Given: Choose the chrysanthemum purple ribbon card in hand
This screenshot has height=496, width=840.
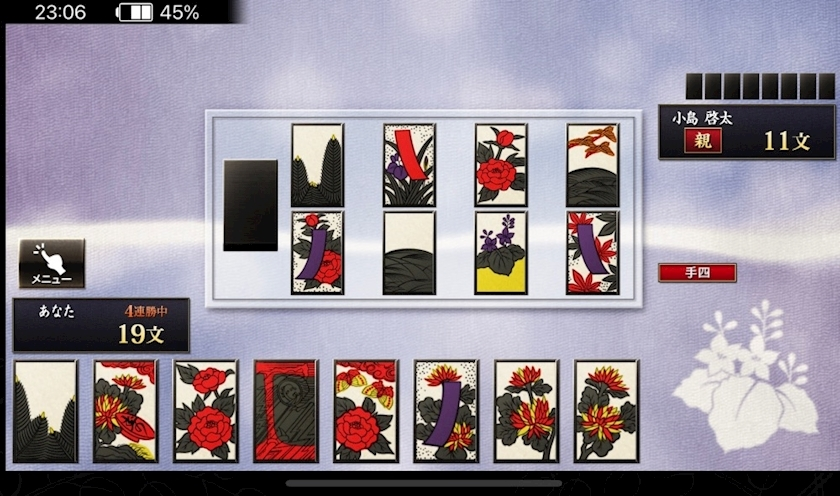Looking at the screenshot, I should (445, 410).
